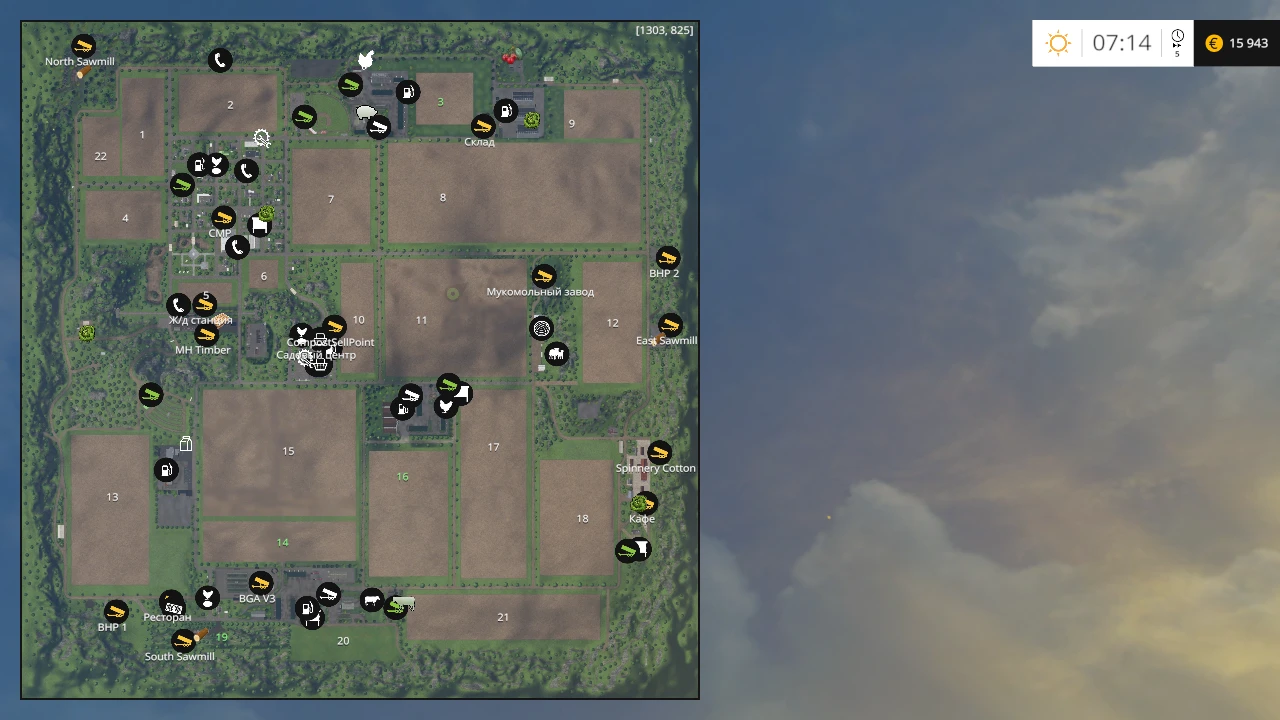This screenshot has width=1280, height=720.
Task: Select the repair wrench icon below field 2
Action: (262, 138)
